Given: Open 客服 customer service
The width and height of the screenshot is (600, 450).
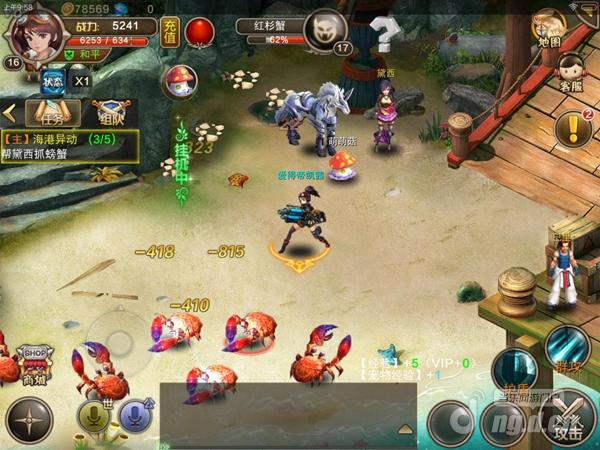Looking at the screenshot, I should coord(570,70).
